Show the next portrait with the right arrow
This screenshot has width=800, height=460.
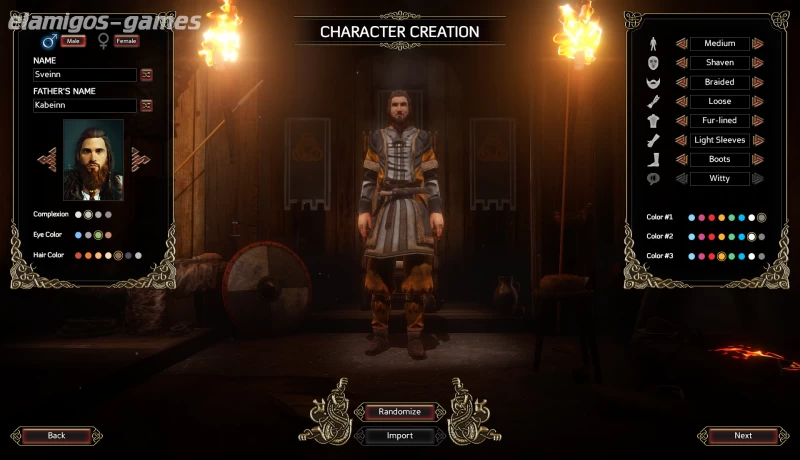pos(141,159)
